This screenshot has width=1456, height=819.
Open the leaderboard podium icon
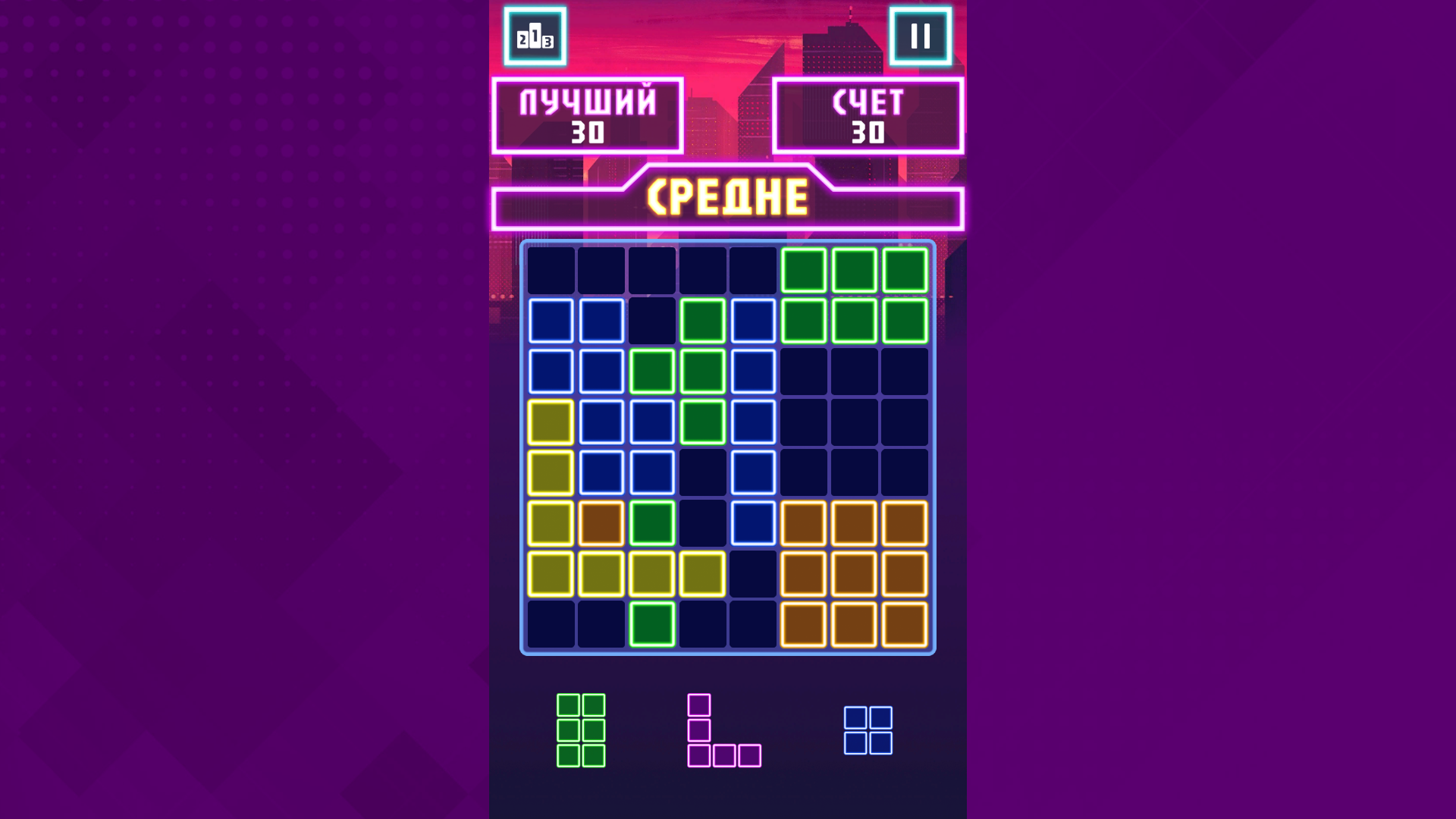pyautogui.click(x=537, y=37)
